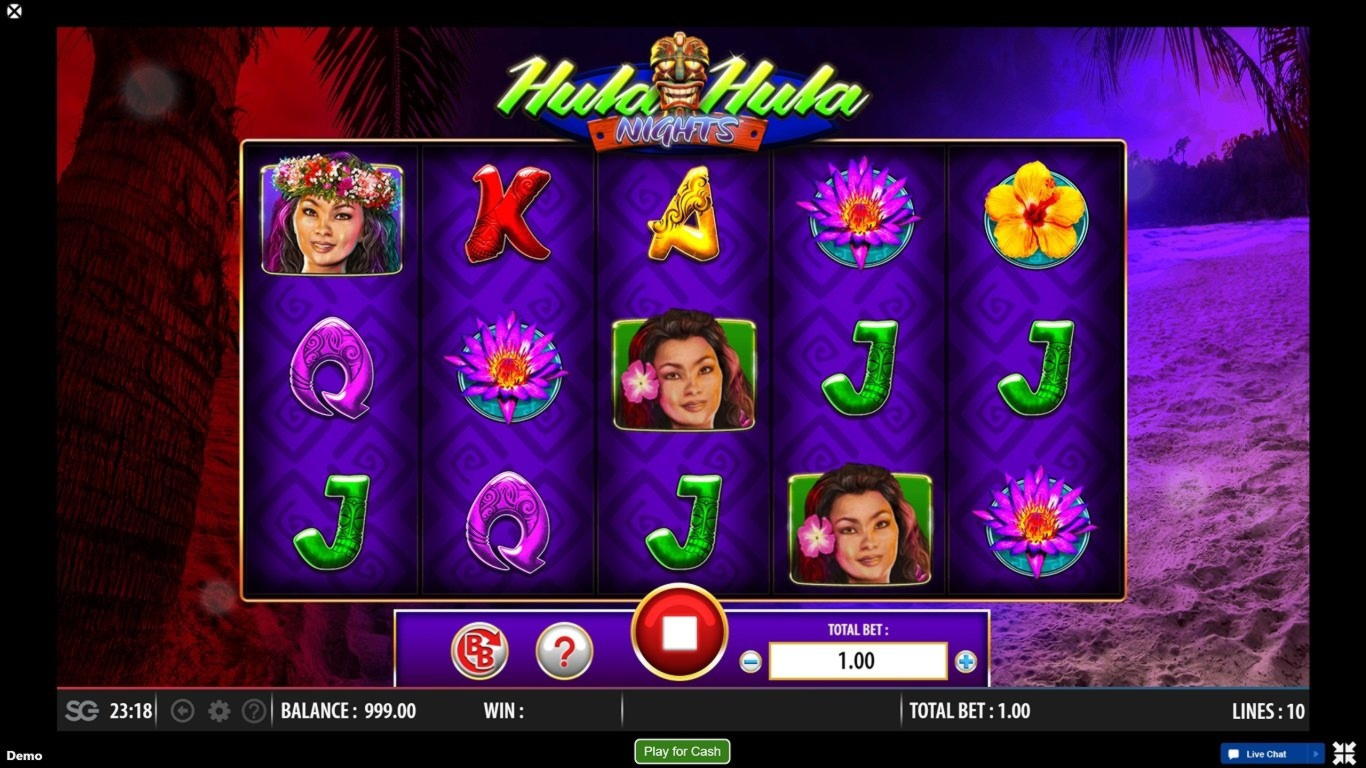Toggle fullscreen with the arrows icon
Screen dimensions: 1366x768
coord(1344,753)
